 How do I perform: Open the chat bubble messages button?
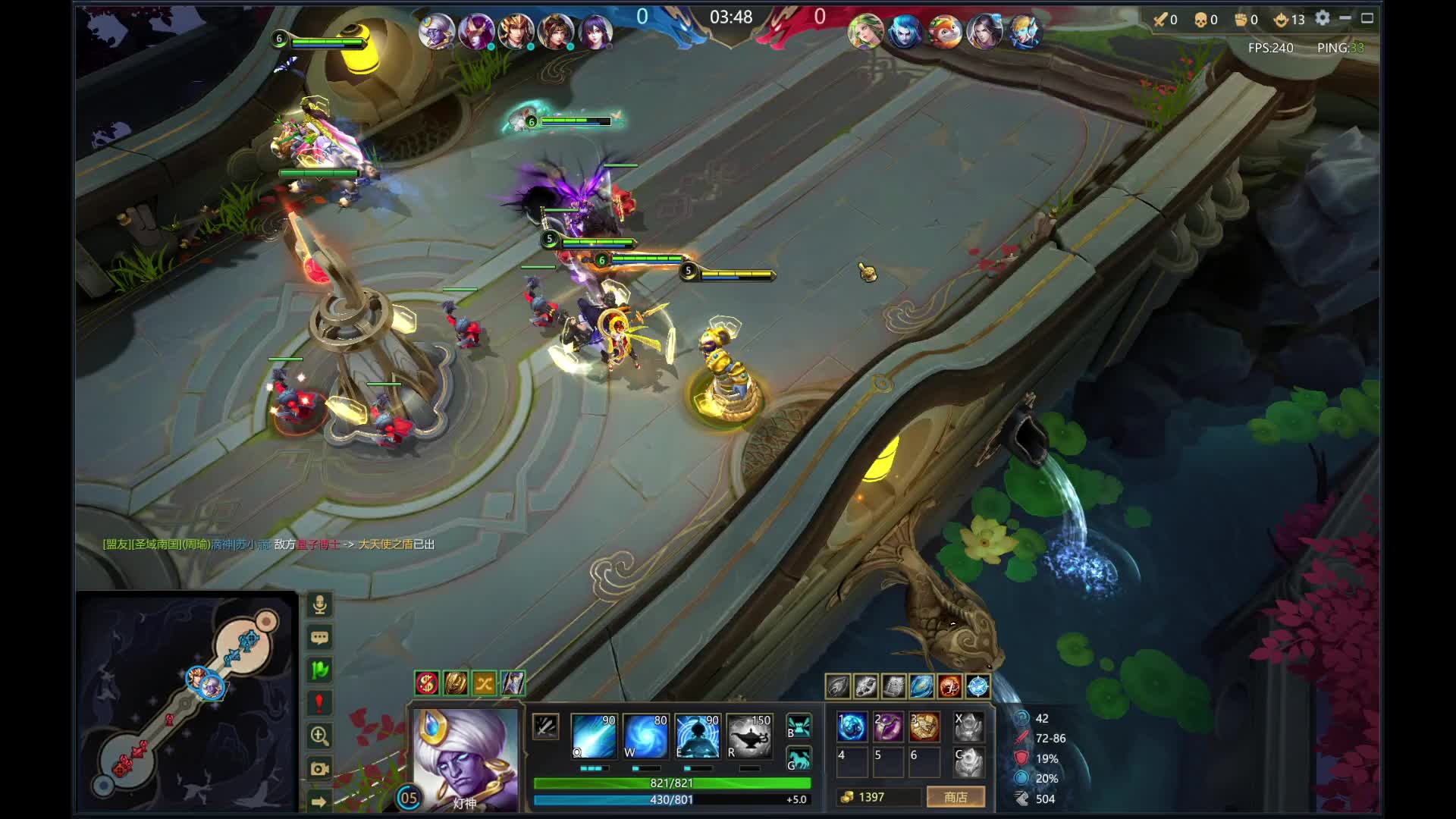coord(319,638)
